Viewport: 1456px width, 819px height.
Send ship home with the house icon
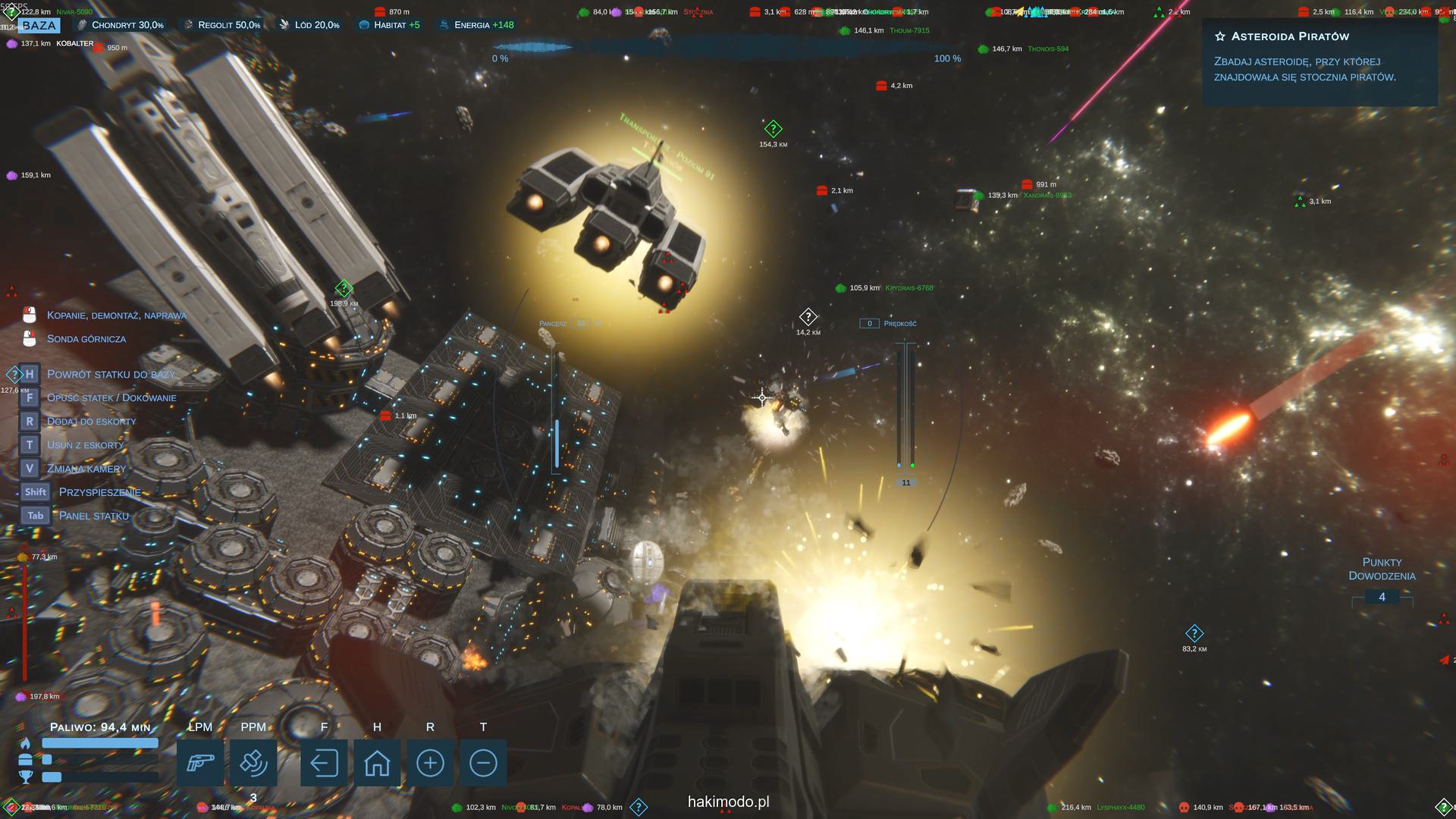click(377, 762)
